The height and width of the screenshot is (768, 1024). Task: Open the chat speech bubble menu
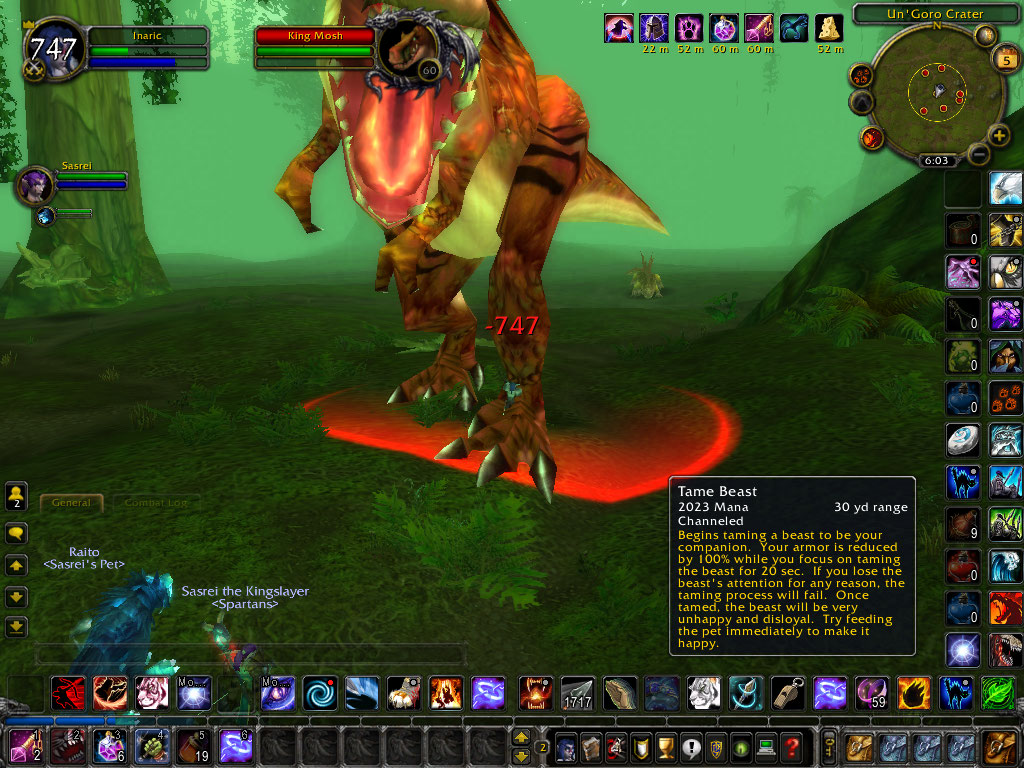[16, 533]
